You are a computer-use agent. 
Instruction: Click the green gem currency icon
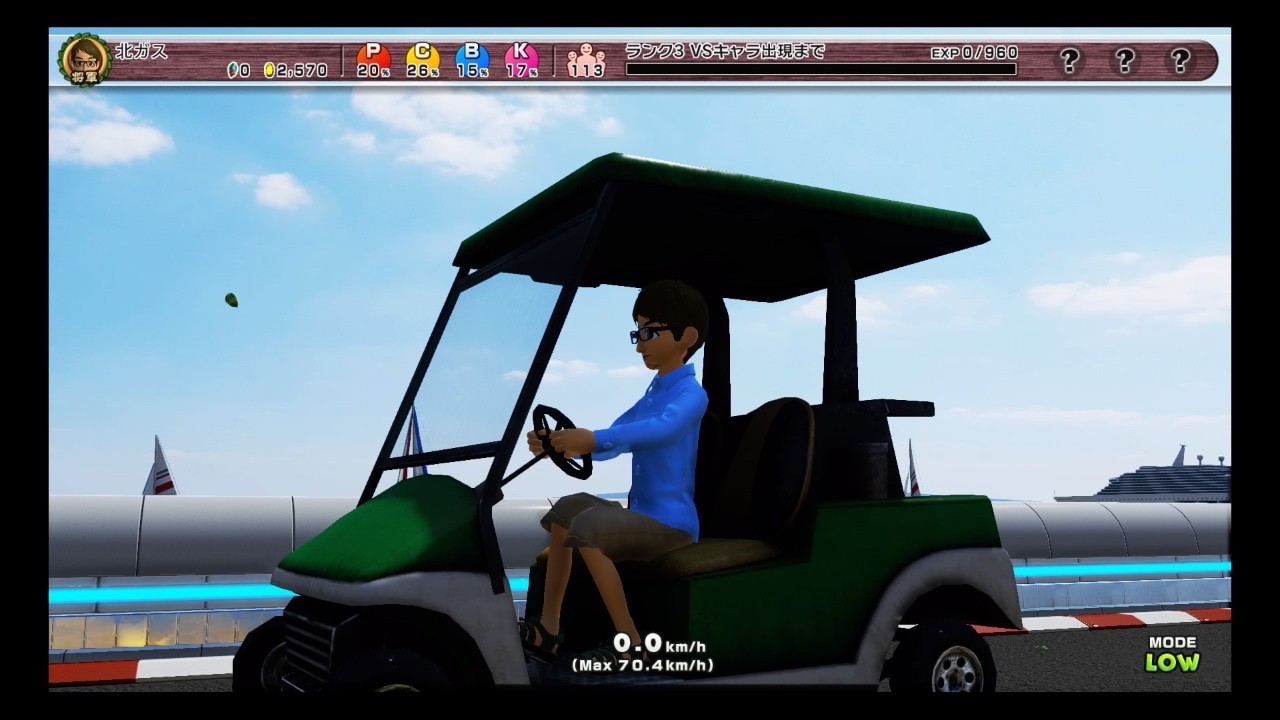click(x=233, y=71)
